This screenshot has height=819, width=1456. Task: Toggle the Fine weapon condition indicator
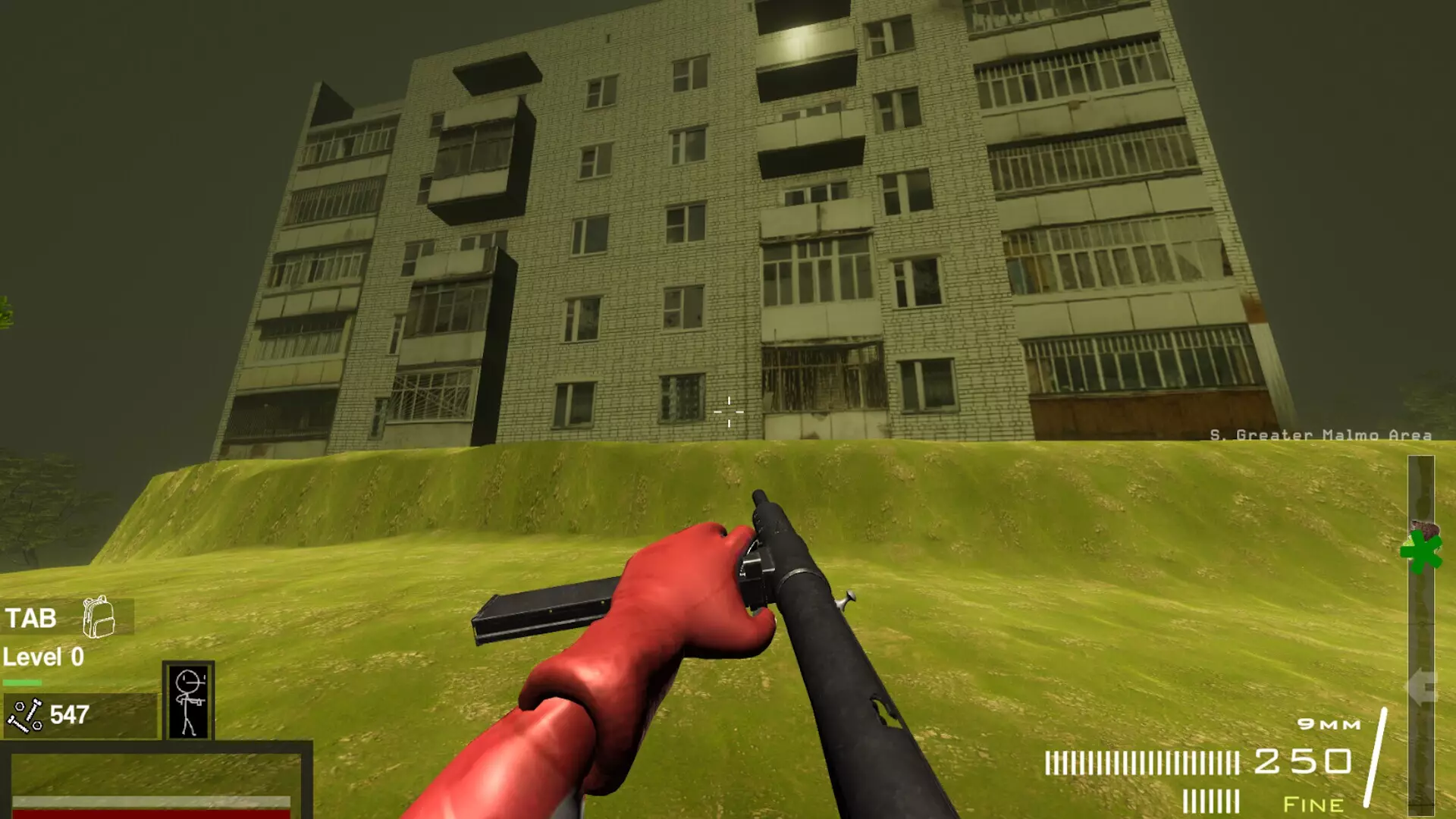coord(1314,804)
